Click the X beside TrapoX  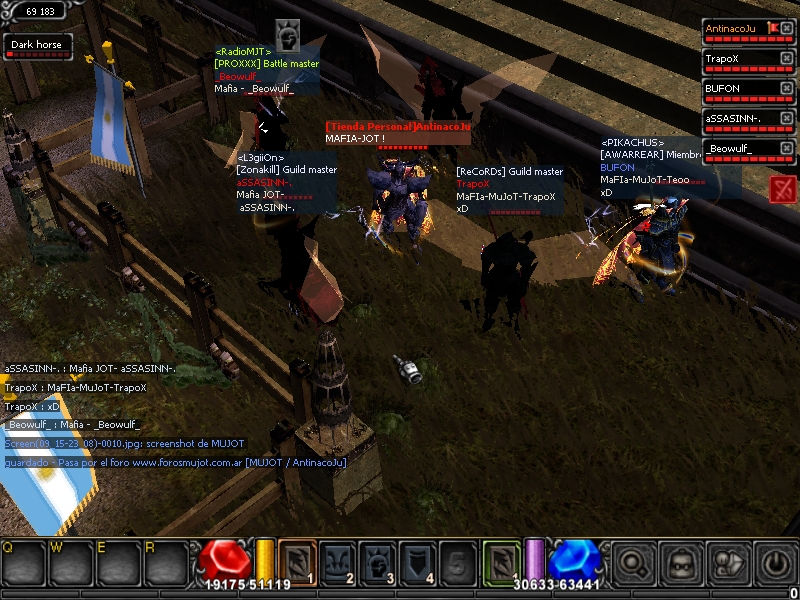coord(787,58)
